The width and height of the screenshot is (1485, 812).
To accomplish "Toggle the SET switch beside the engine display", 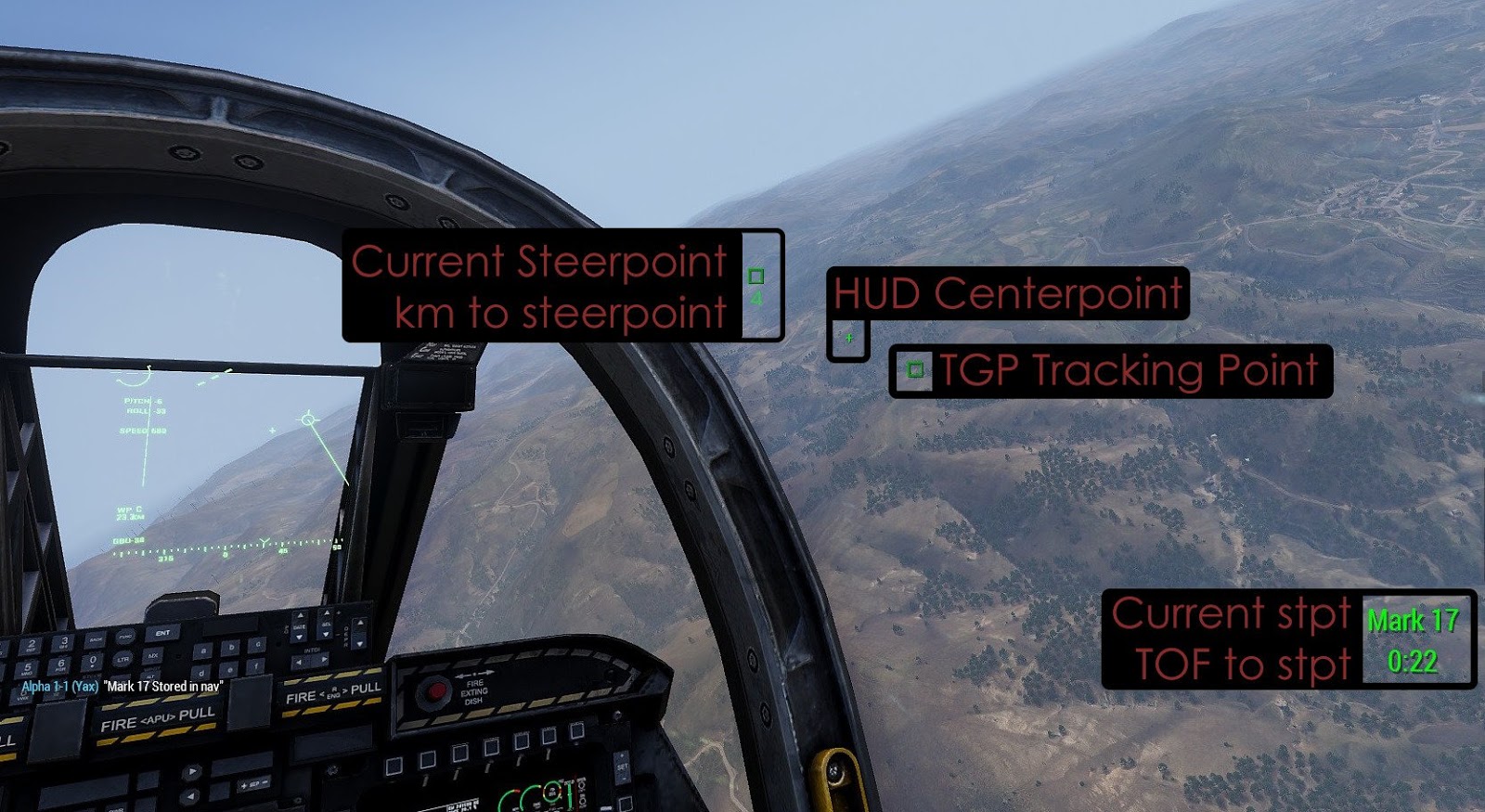I will [x=622, y=767].
